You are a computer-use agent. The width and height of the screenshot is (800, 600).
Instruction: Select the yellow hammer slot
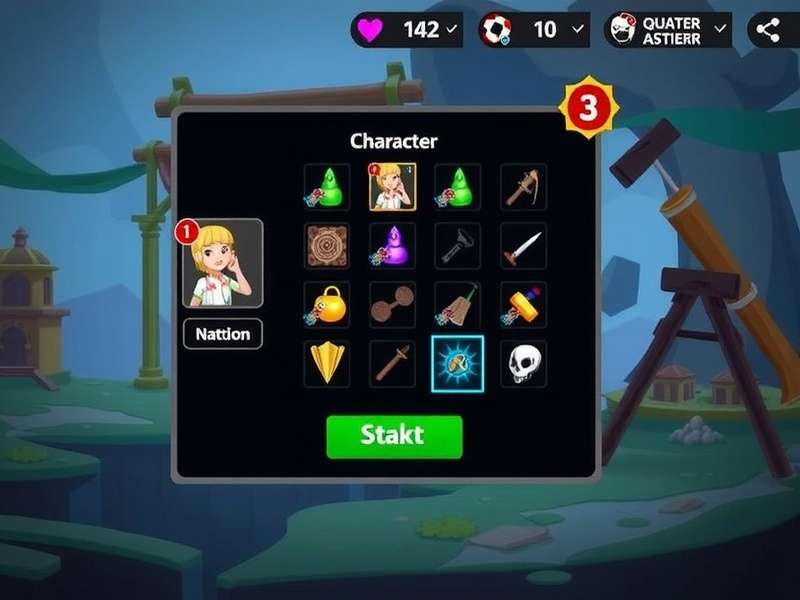(x=523, y=305)
